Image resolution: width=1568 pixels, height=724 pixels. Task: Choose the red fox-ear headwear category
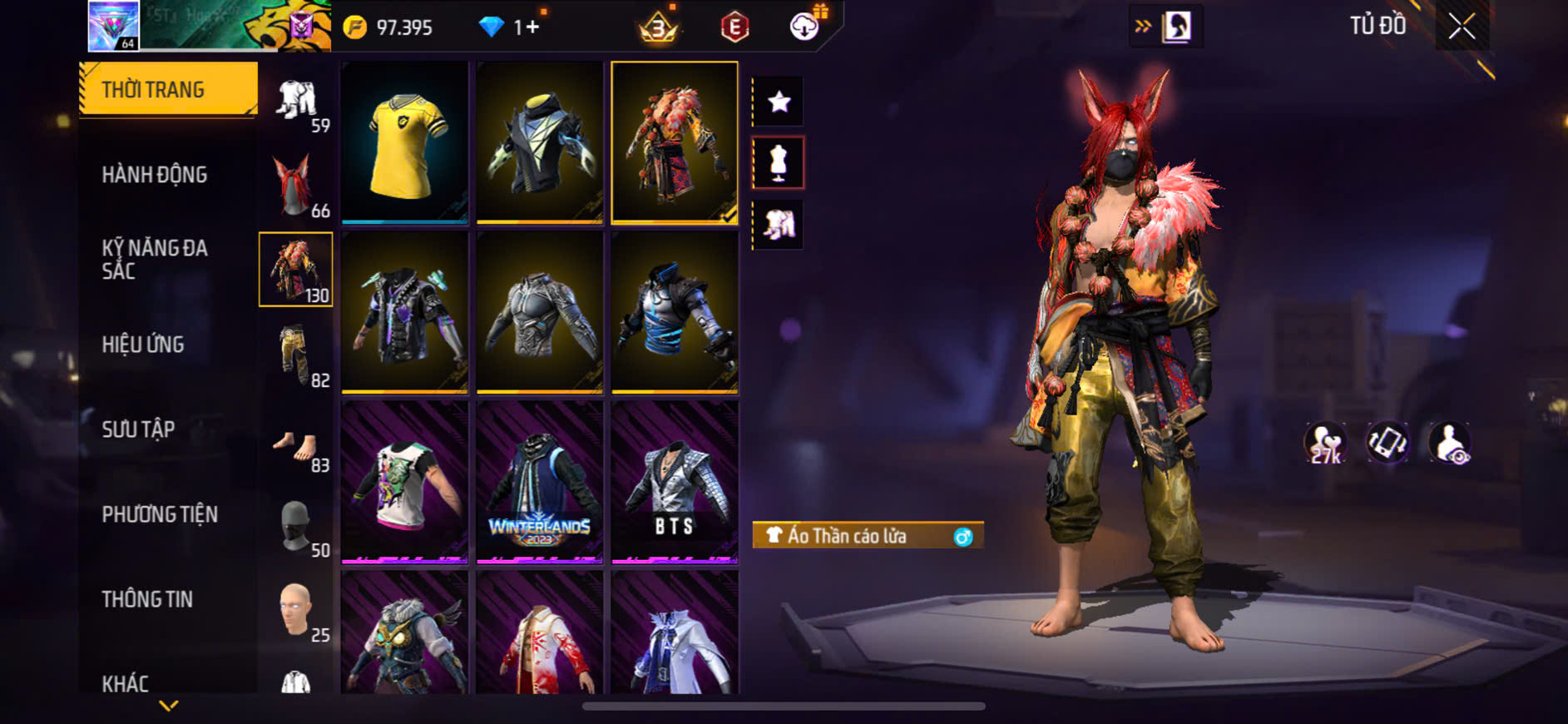(296, 185)
